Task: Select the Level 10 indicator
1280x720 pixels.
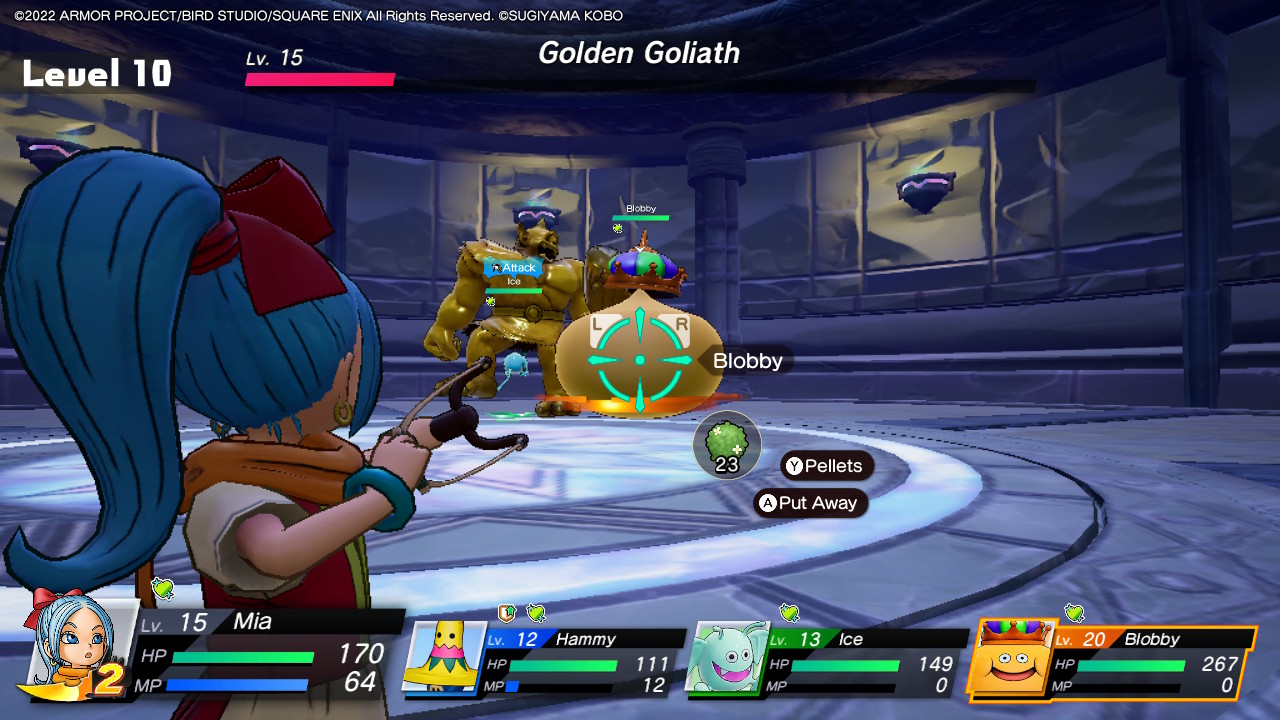Action: (x=95, y=72)
